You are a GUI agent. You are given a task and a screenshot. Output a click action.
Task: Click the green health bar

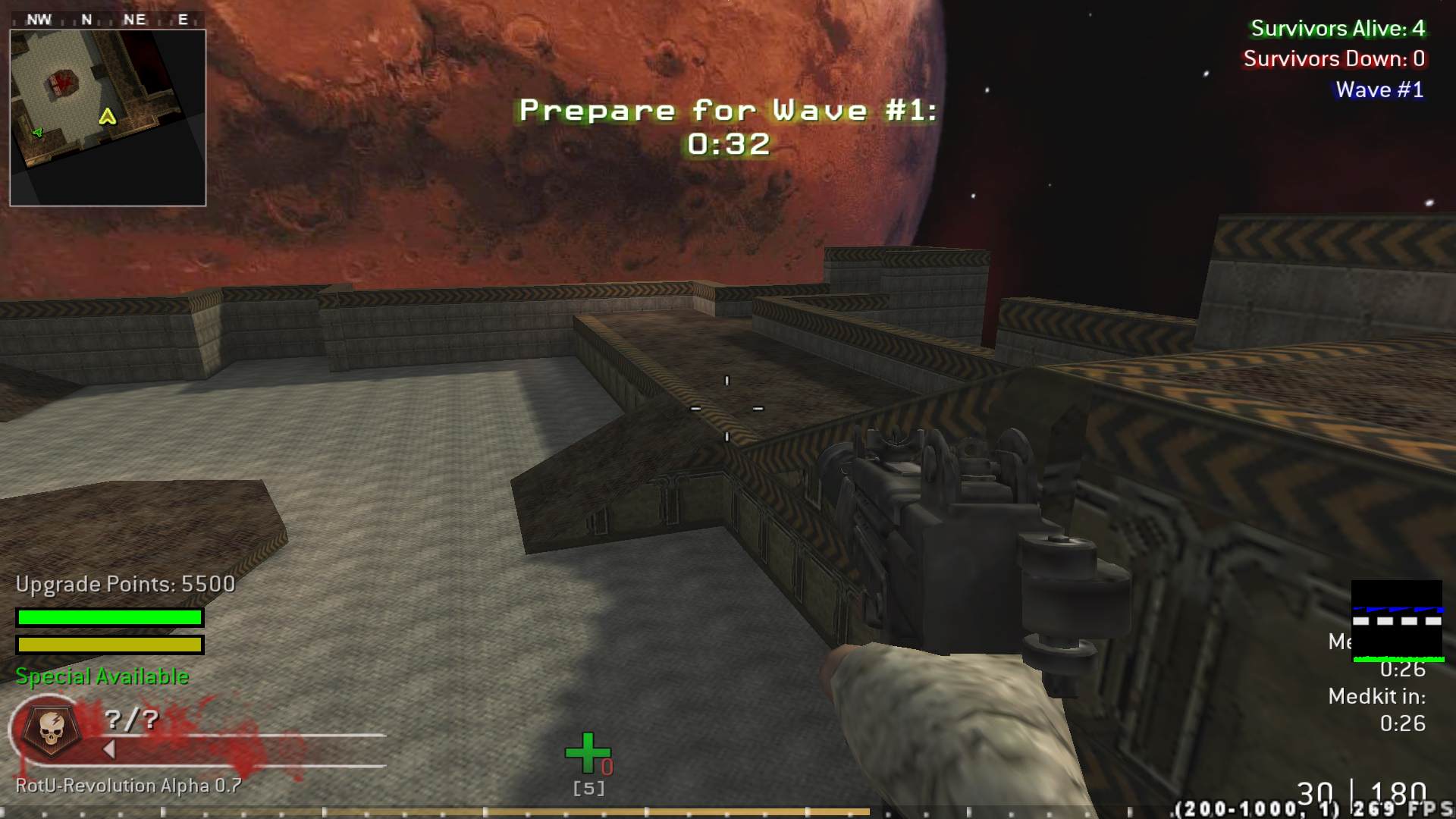point(109,617)
